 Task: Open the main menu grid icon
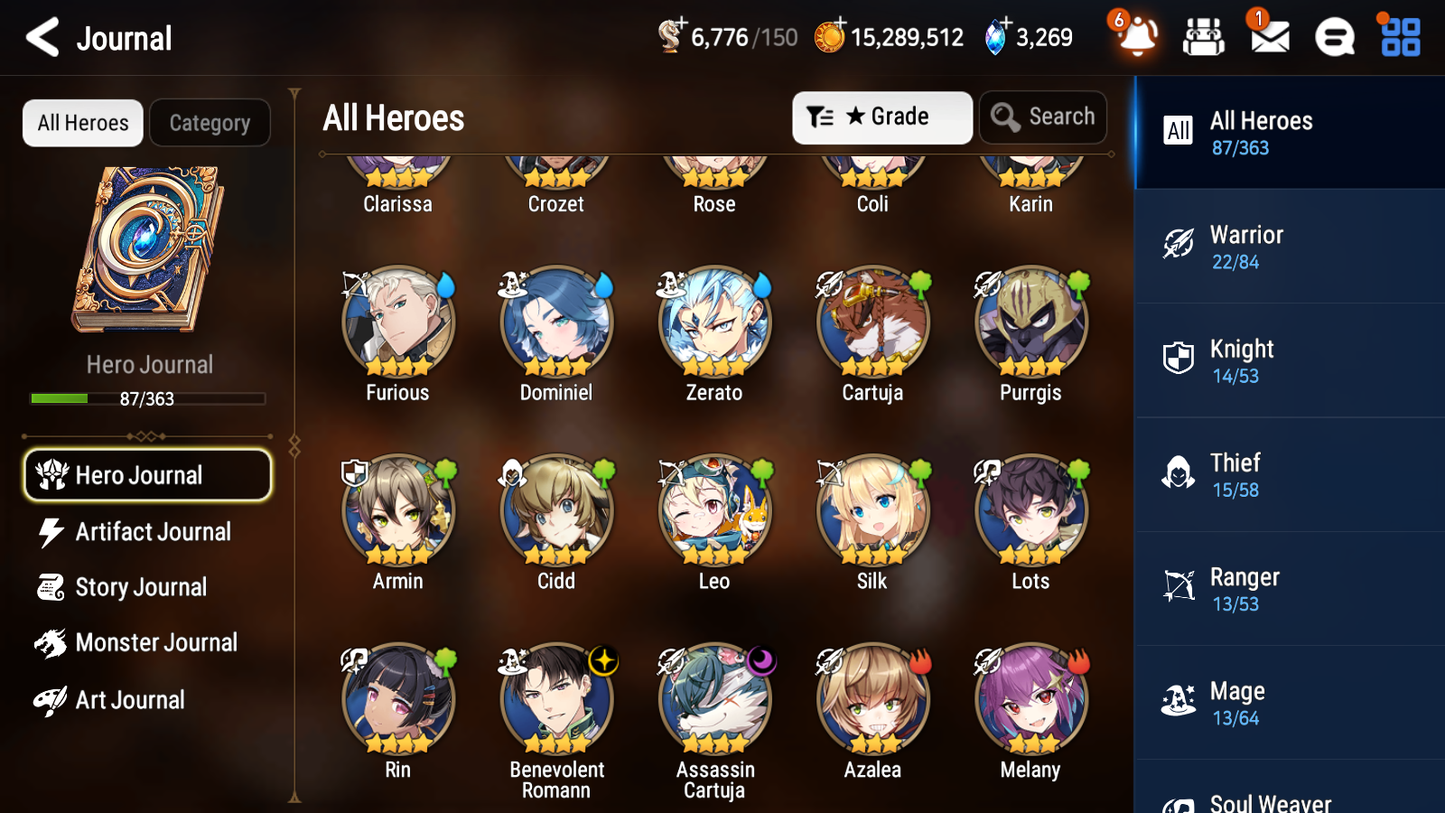(1399, 36)
